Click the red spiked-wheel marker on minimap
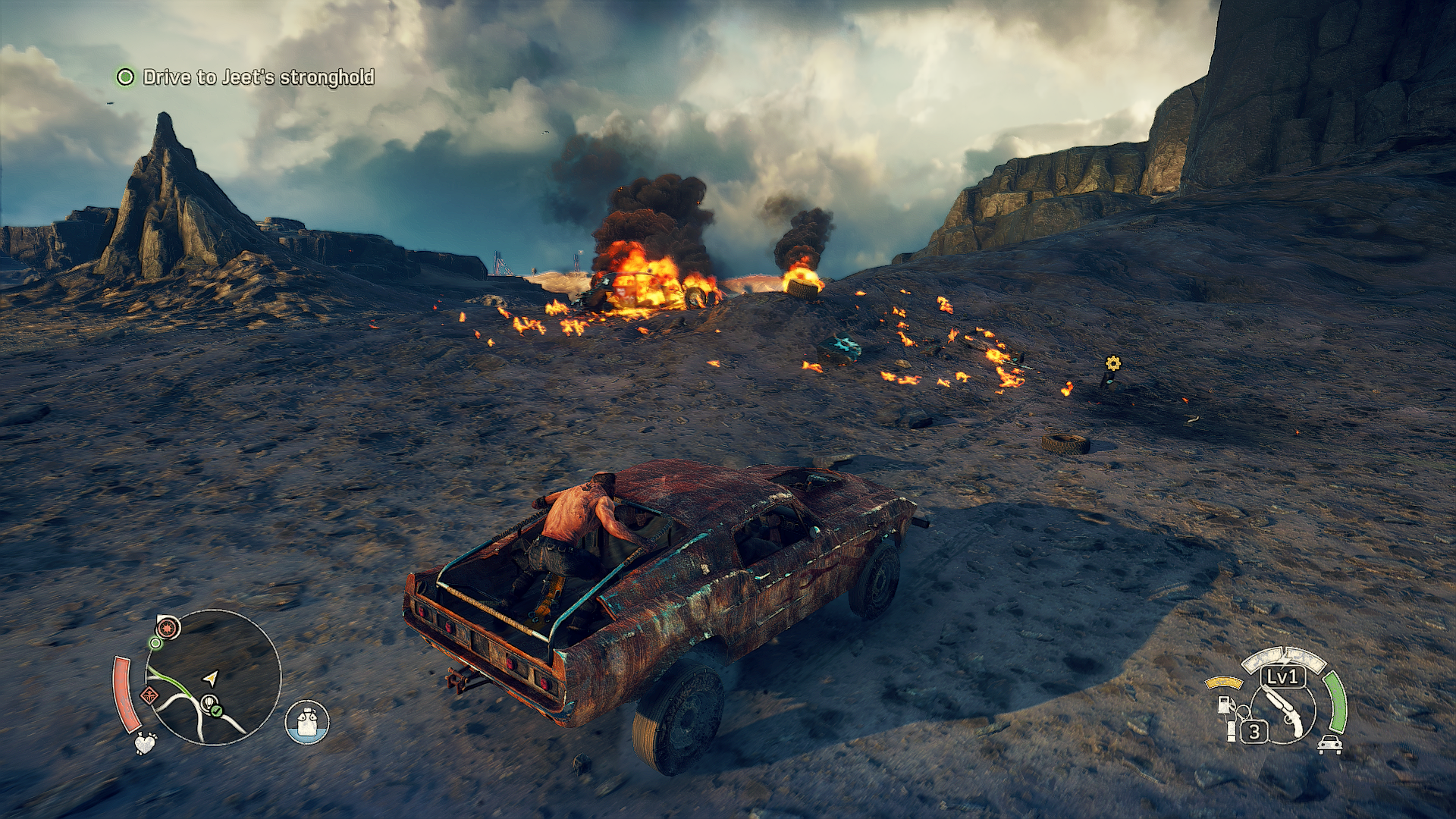This screenshot has height=819, width=1456. pyautogui.click(x=168, y=628)
